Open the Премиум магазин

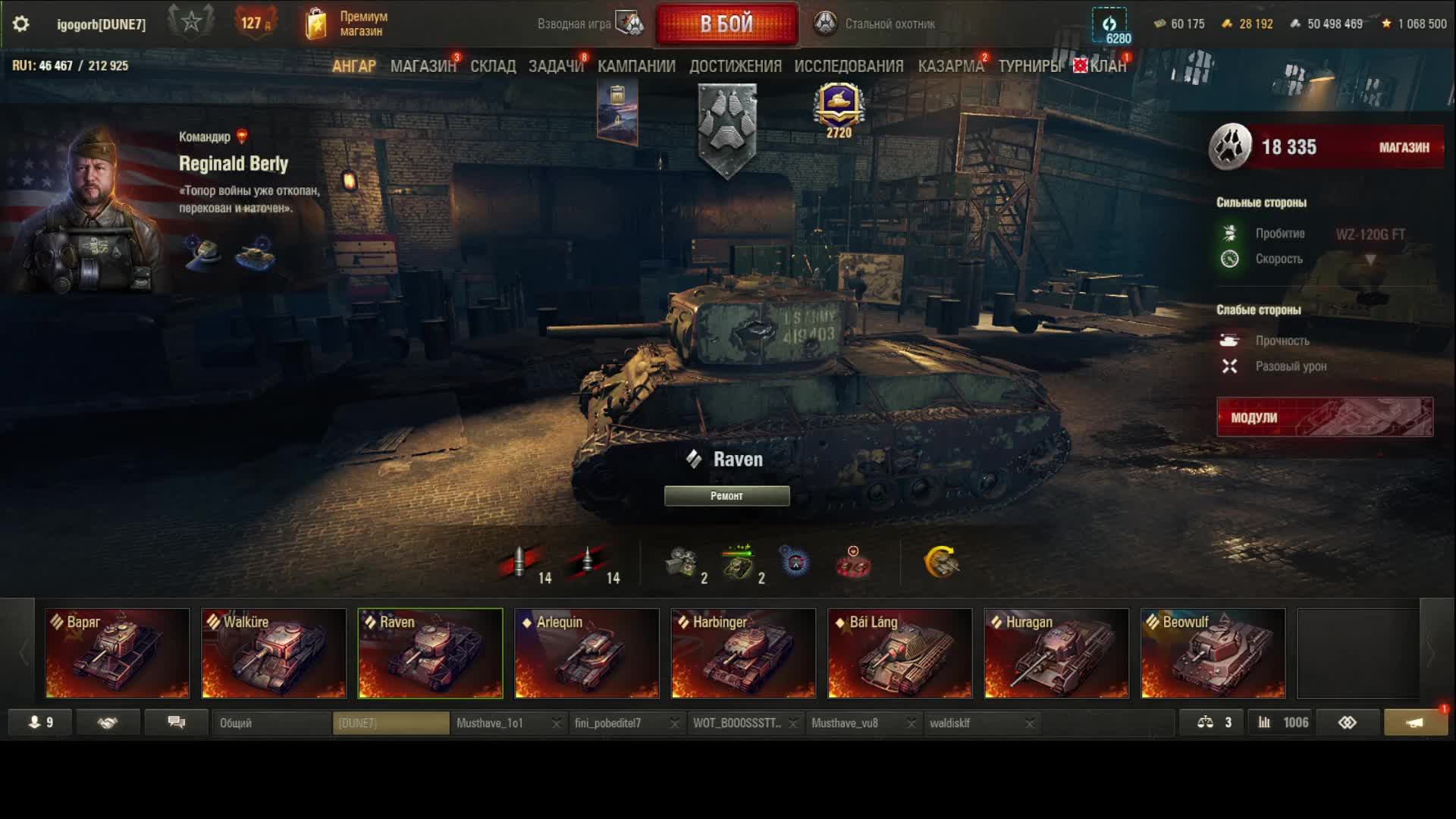347,24
